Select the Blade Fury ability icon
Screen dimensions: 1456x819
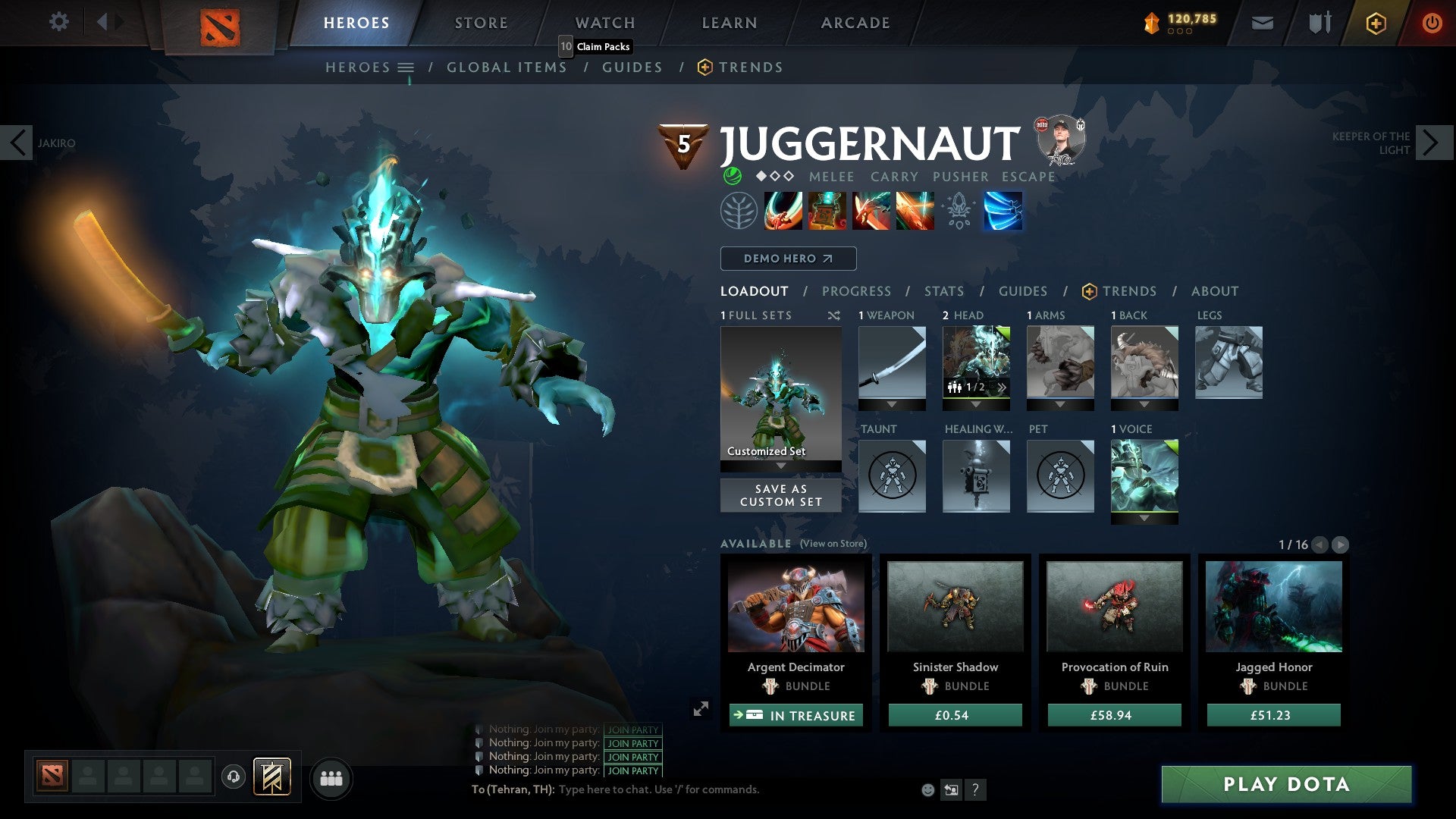pyautogui.click(x=782, y=211)
